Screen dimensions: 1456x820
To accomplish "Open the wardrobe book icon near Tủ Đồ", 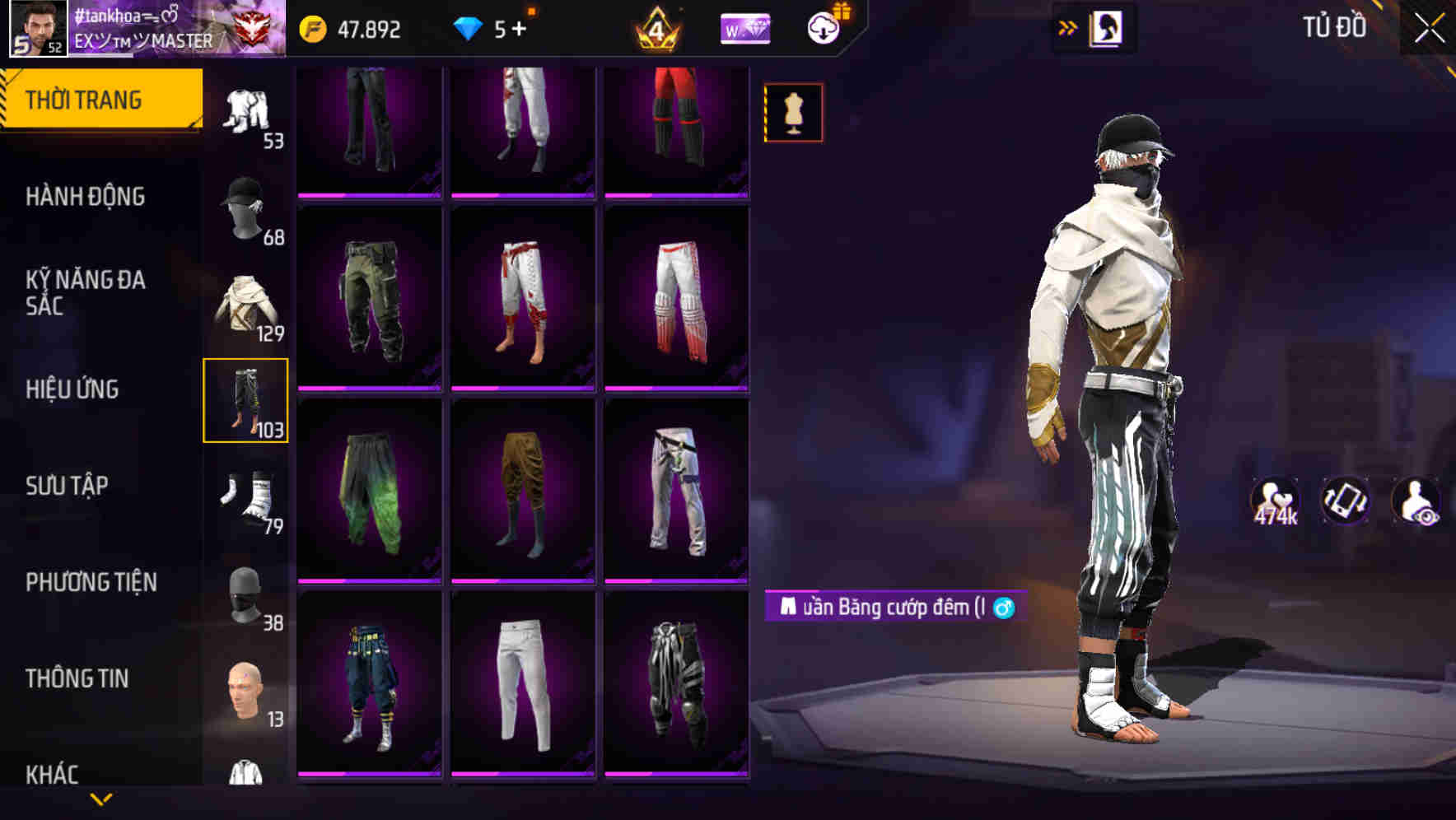I will pos(1108,27).
